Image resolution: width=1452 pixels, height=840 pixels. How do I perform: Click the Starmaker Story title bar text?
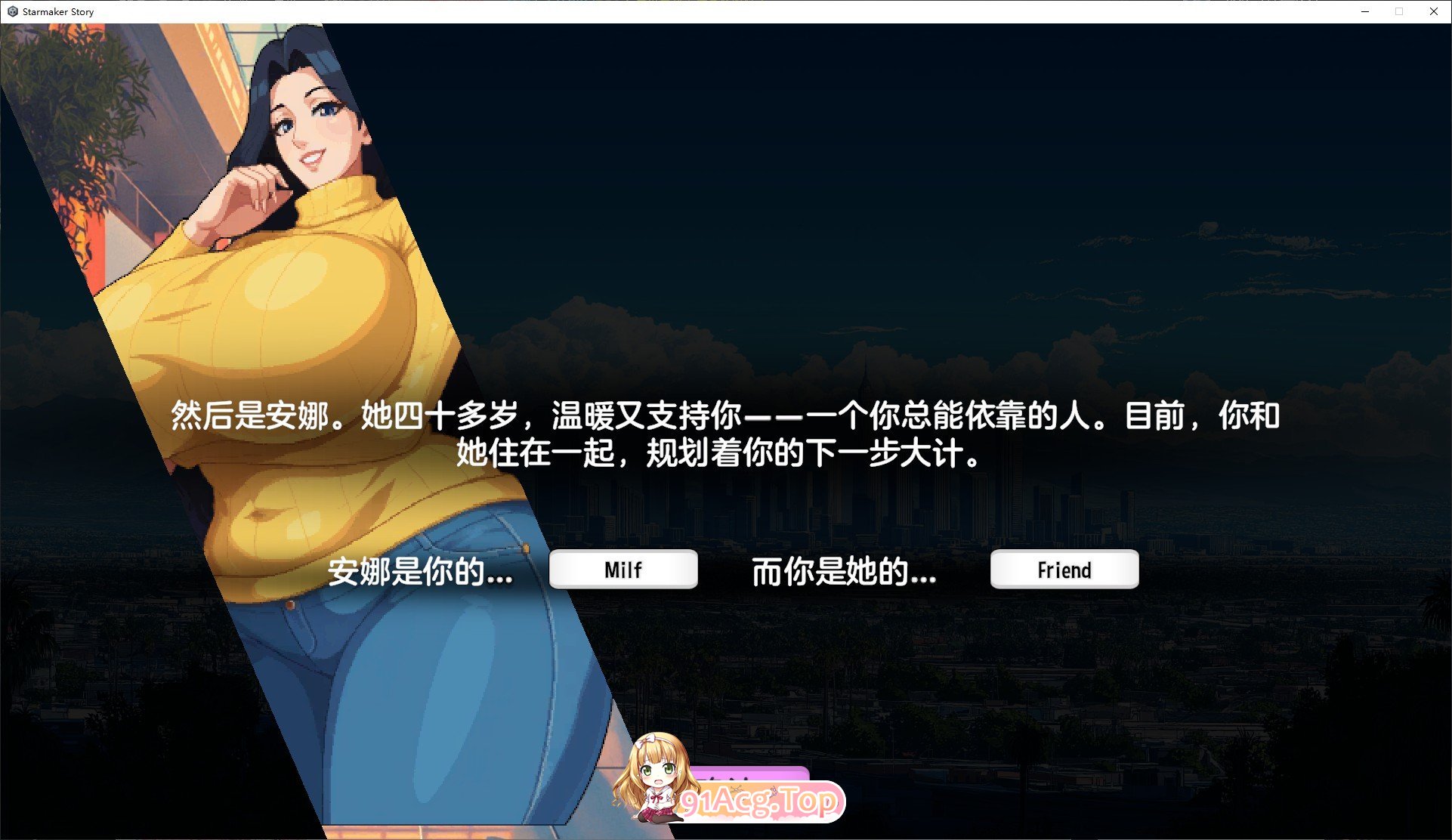[57, 11]
